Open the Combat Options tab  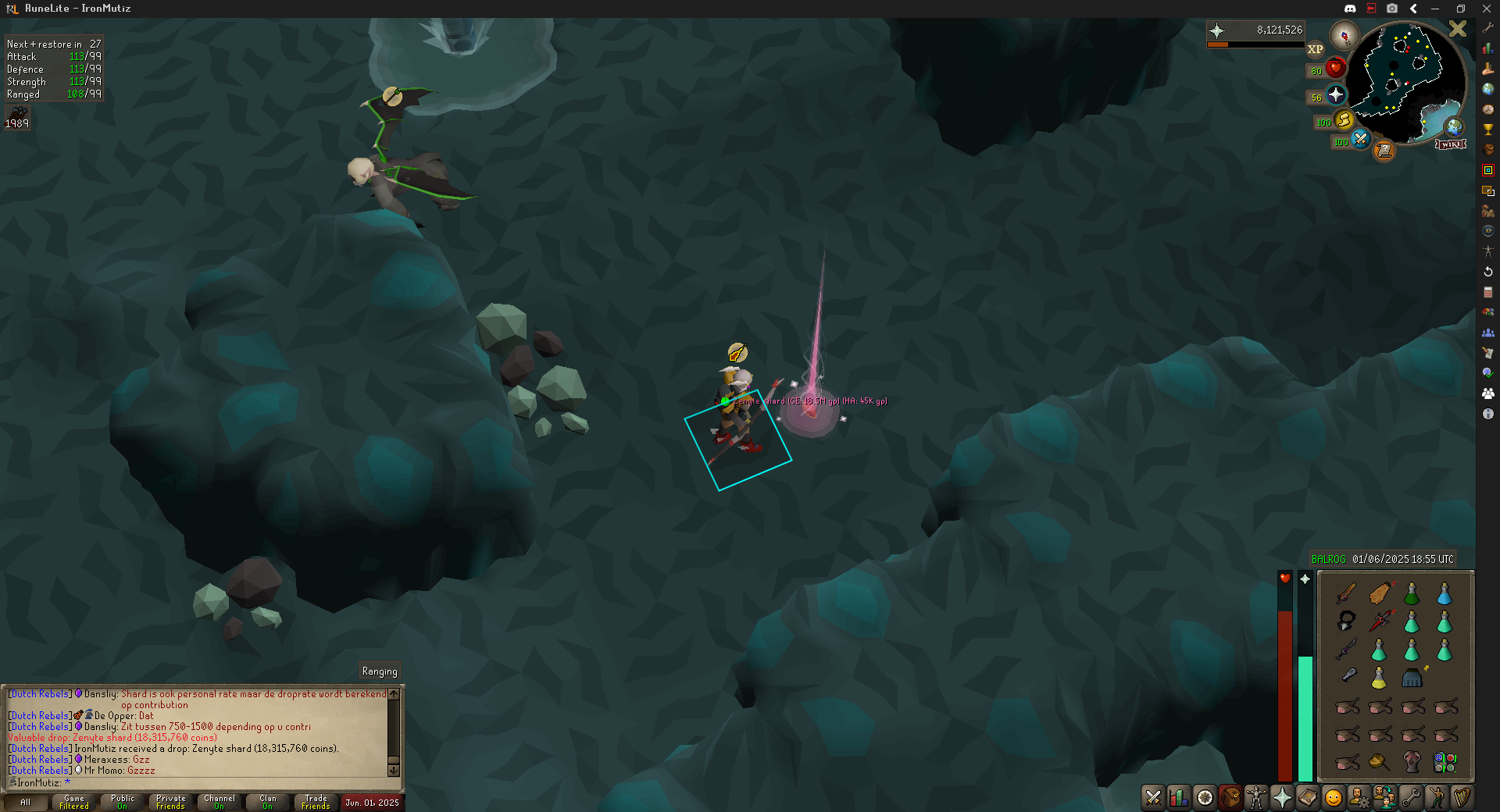click(x=1153, y=797)
